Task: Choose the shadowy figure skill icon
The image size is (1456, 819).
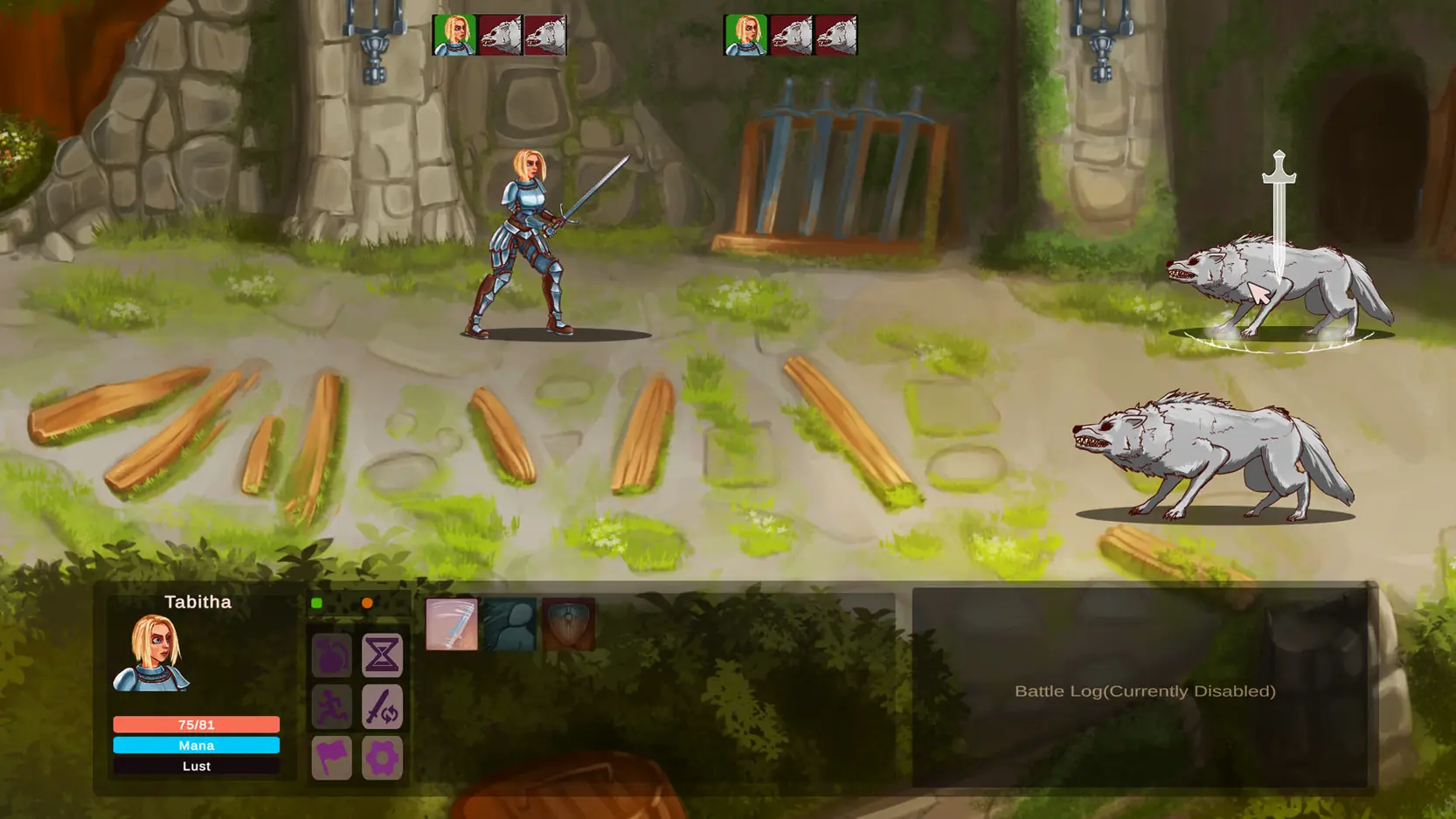Action: pyautogui.click(x=510, y=624)
